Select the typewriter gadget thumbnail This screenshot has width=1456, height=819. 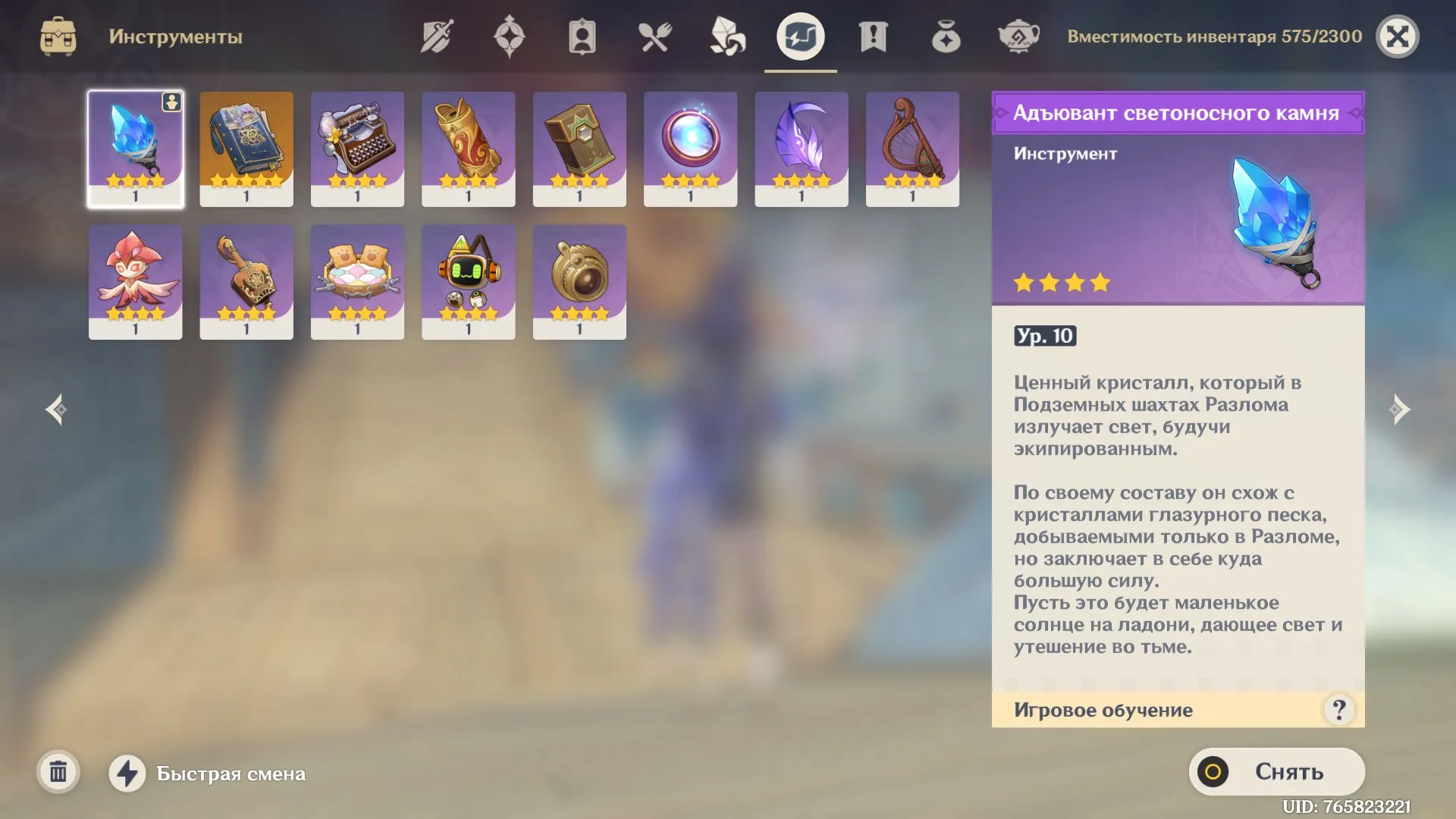click(357, 148)
